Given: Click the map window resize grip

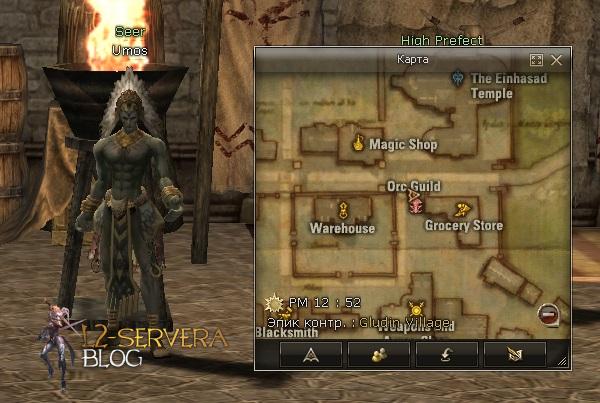Looking at the screenshot, I should 562,362.
